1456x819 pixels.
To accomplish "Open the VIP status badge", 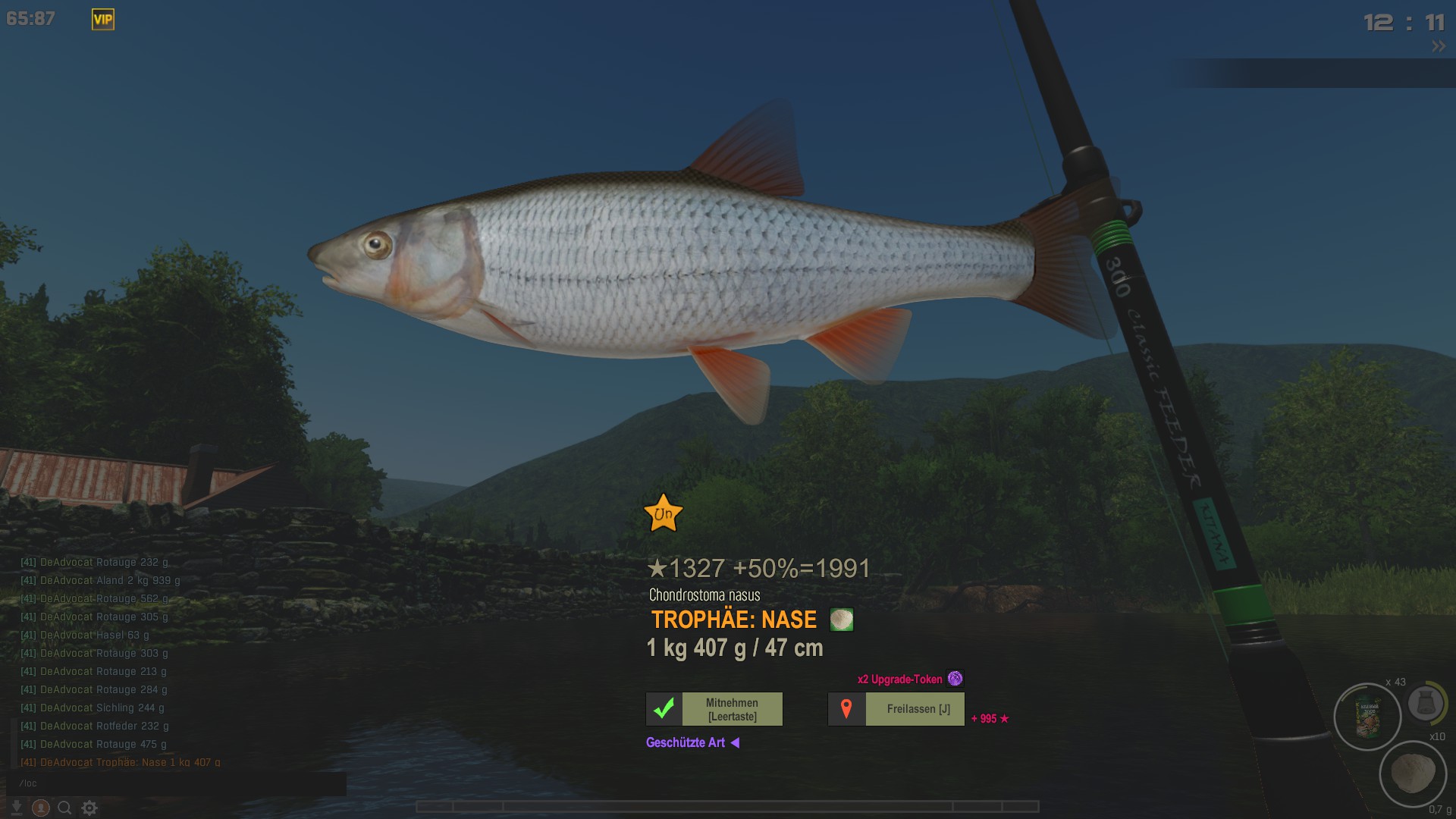I will pos(103,20).
